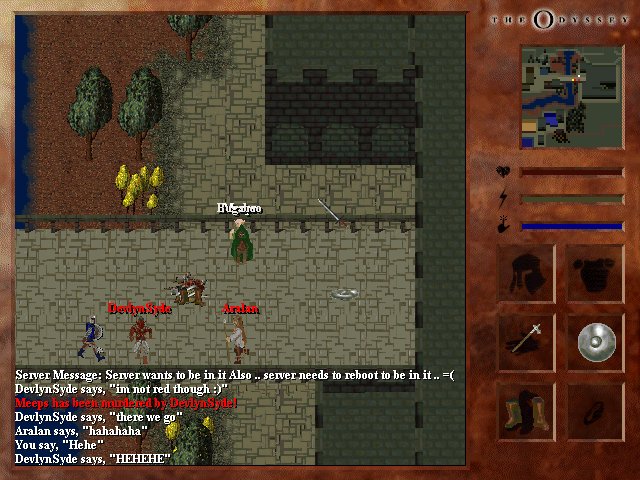
Task: Select the round shield slot
Action: click(596, 342)
